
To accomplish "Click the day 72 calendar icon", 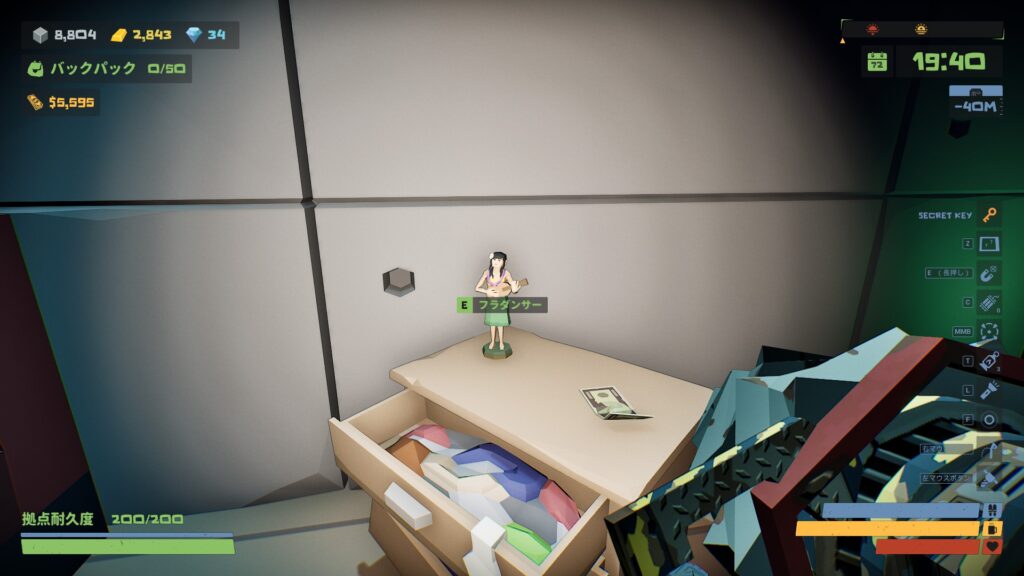I will pyautogui.click(x=877, y=62).
